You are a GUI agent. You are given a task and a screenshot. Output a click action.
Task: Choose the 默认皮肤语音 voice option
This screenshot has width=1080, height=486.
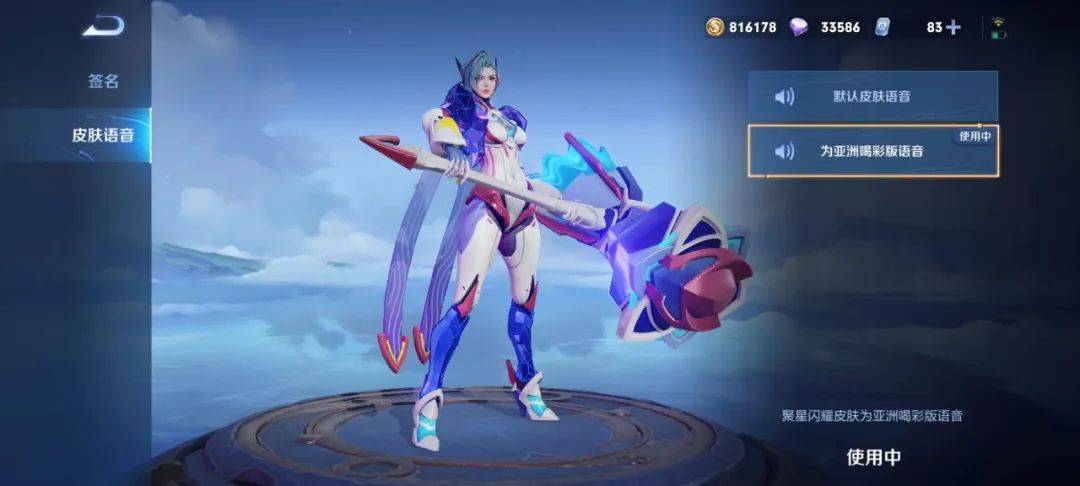tap(872, 96)
